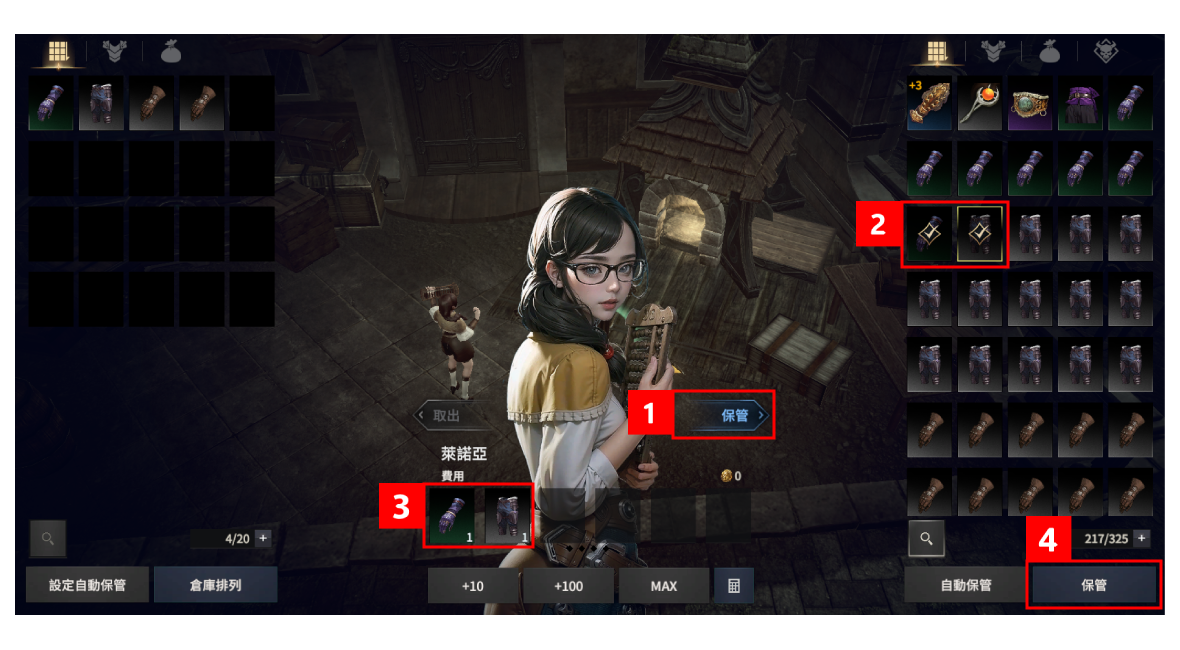Confirm storage with the bottom 保管 button

click(1094, 585)
